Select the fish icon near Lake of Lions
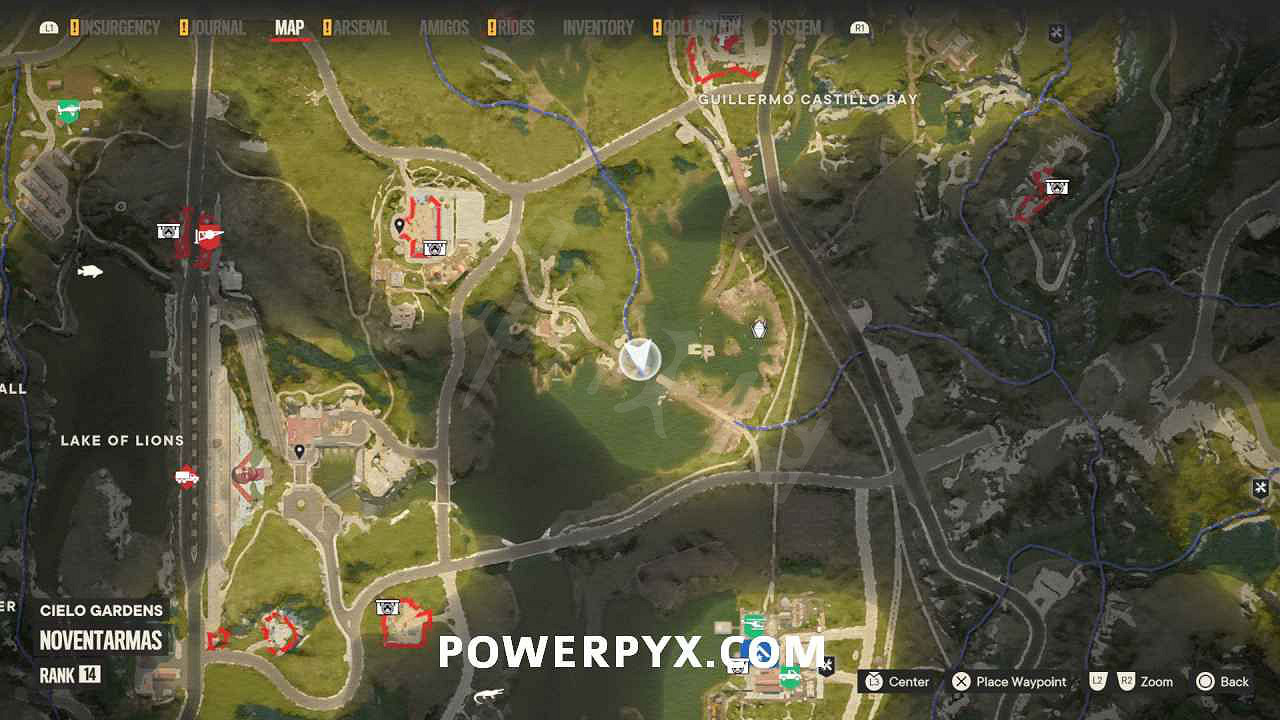 88,270
